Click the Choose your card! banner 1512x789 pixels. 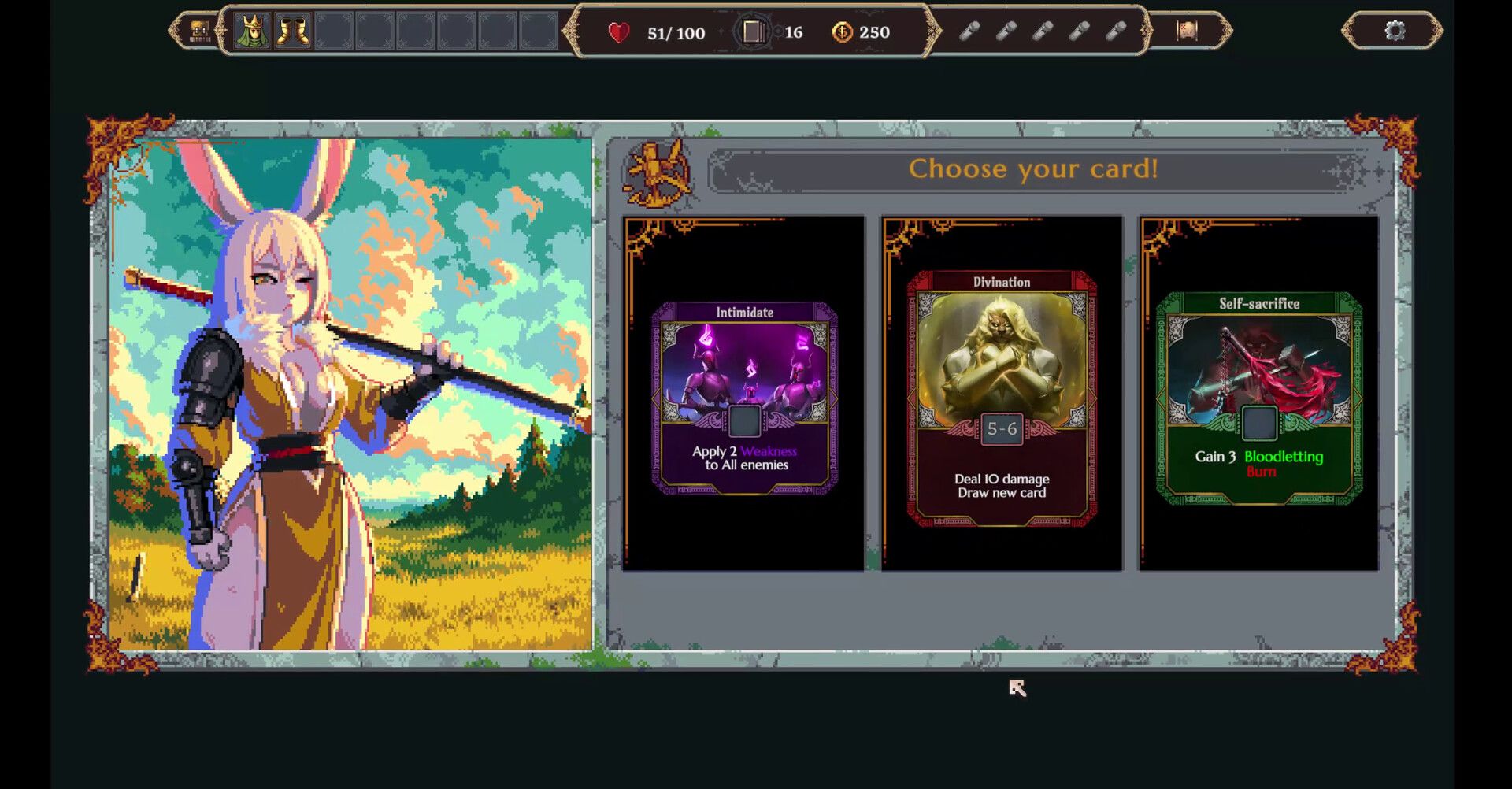point(1034,168)
